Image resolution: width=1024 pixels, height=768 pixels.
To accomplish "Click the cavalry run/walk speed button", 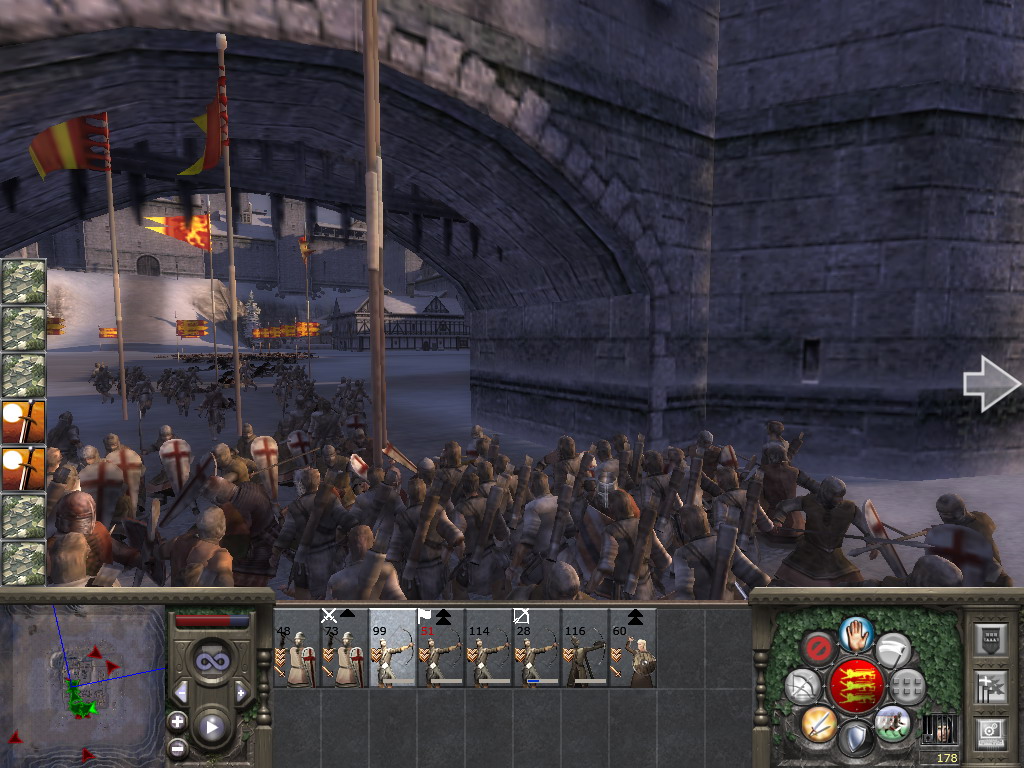I will (x=892, y=721).
